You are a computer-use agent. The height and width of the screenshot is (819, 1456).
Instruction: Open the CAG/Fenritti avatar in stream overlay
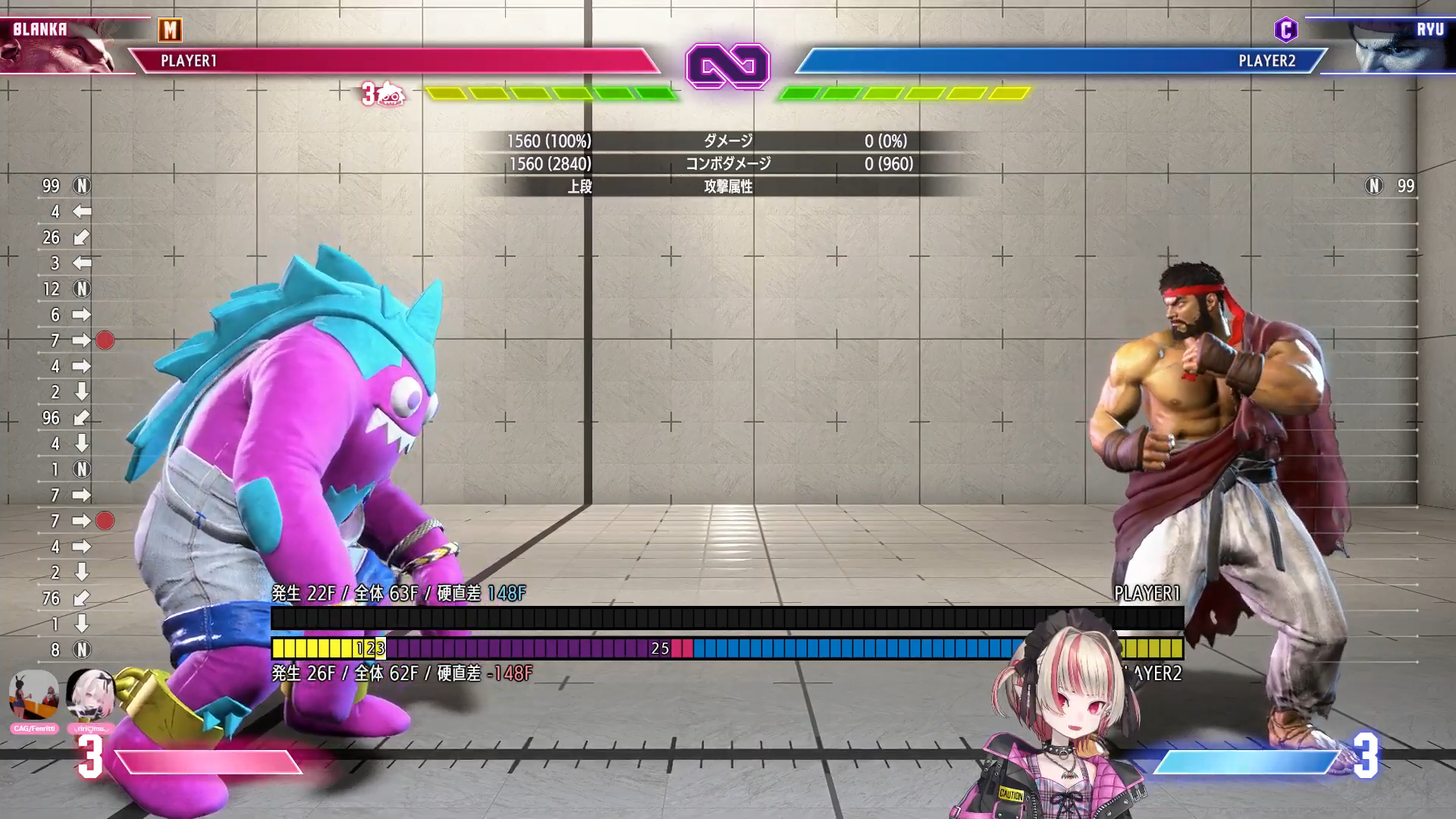tap(34, 695)
